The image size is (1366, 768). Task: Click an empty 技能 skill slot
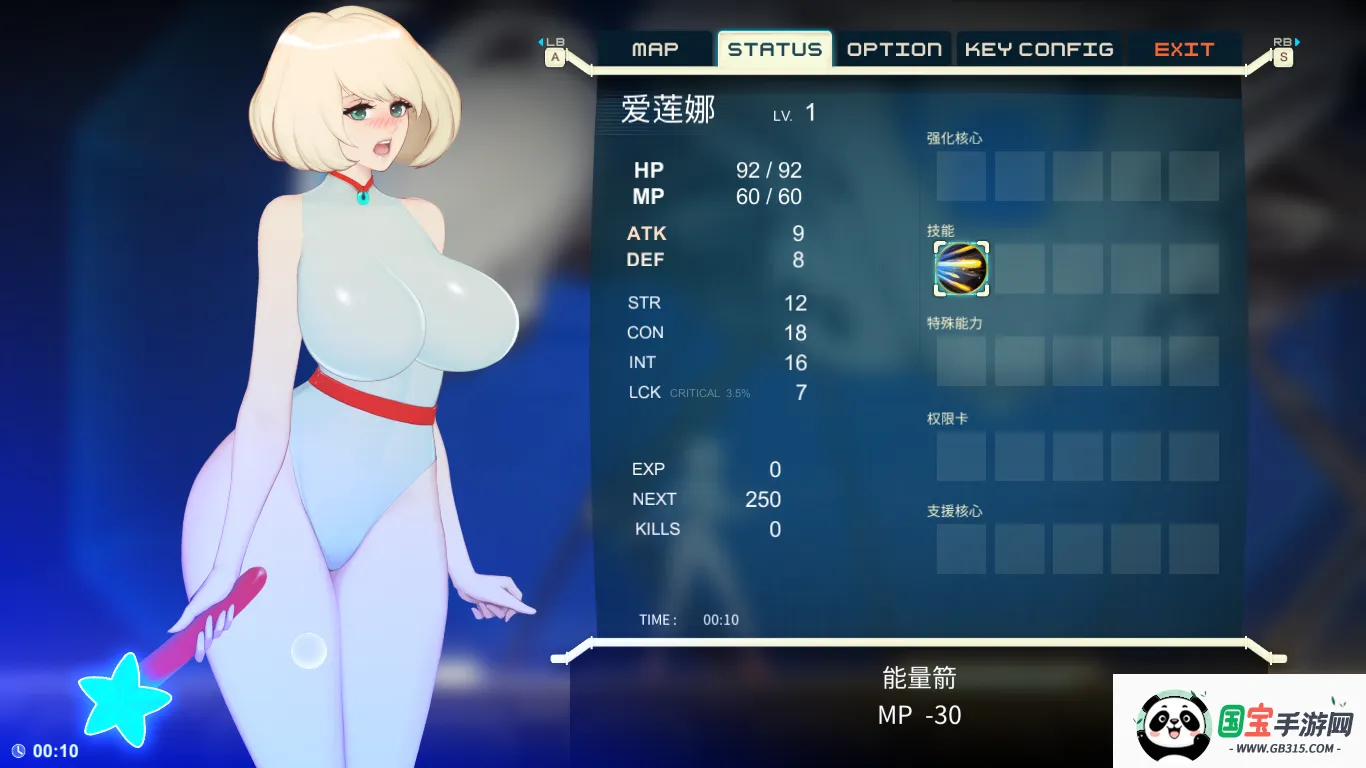1019,269
